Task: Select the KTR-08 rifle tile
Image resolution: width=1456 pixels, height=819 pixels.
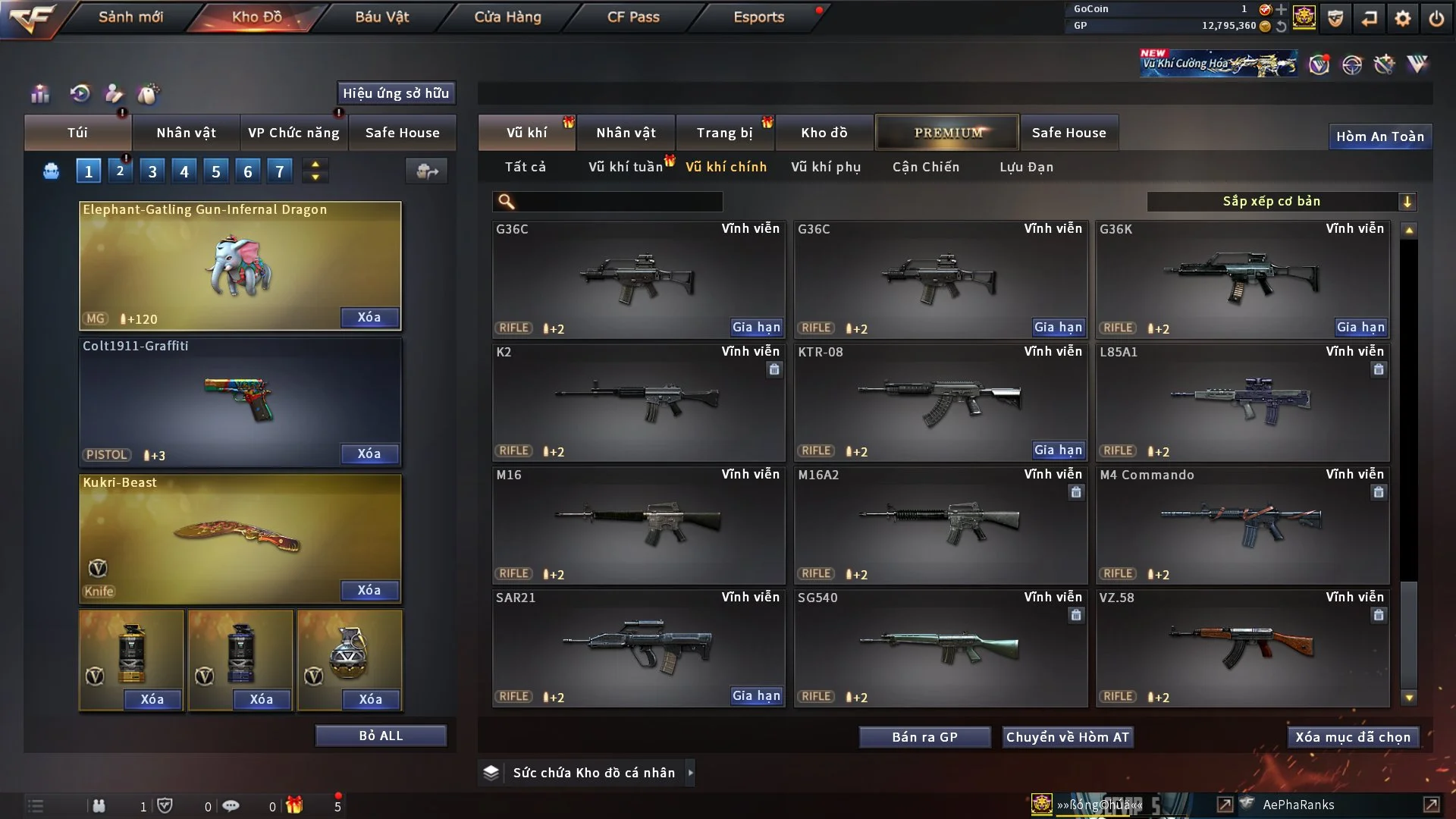Action: pos(939,402)
